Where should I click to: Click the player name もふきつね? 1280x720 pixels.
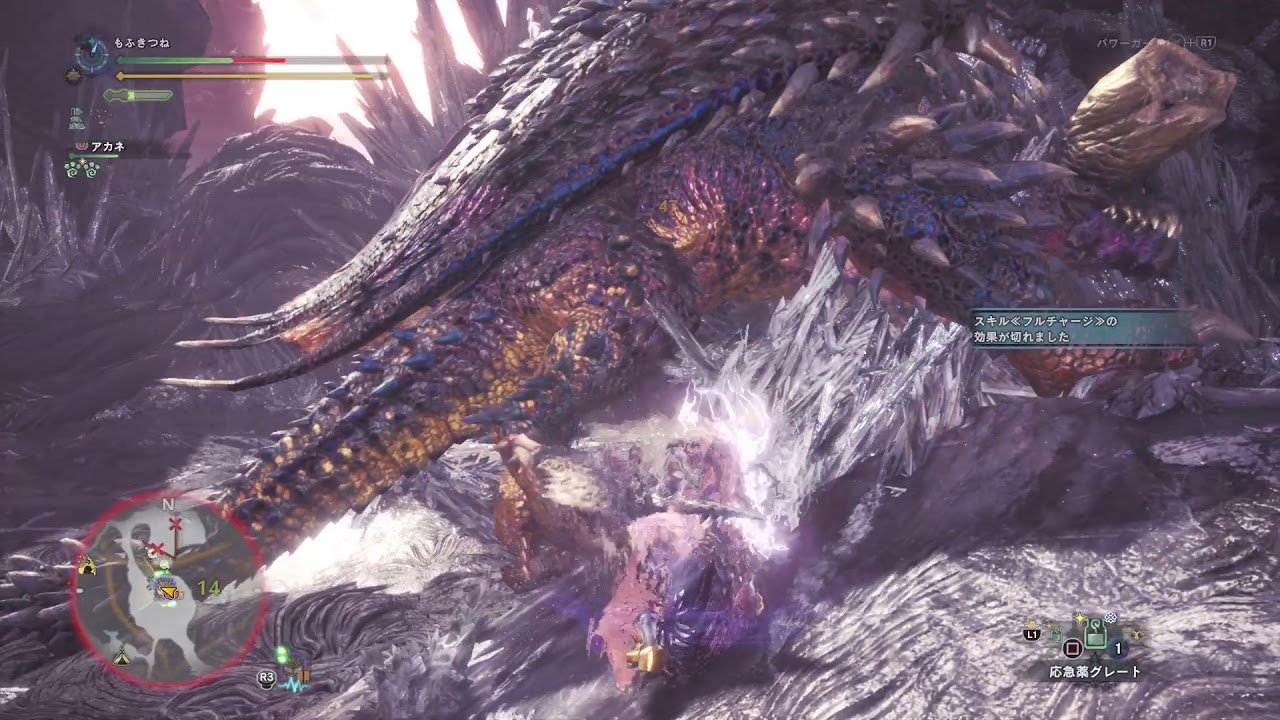[x=141, y=42]
